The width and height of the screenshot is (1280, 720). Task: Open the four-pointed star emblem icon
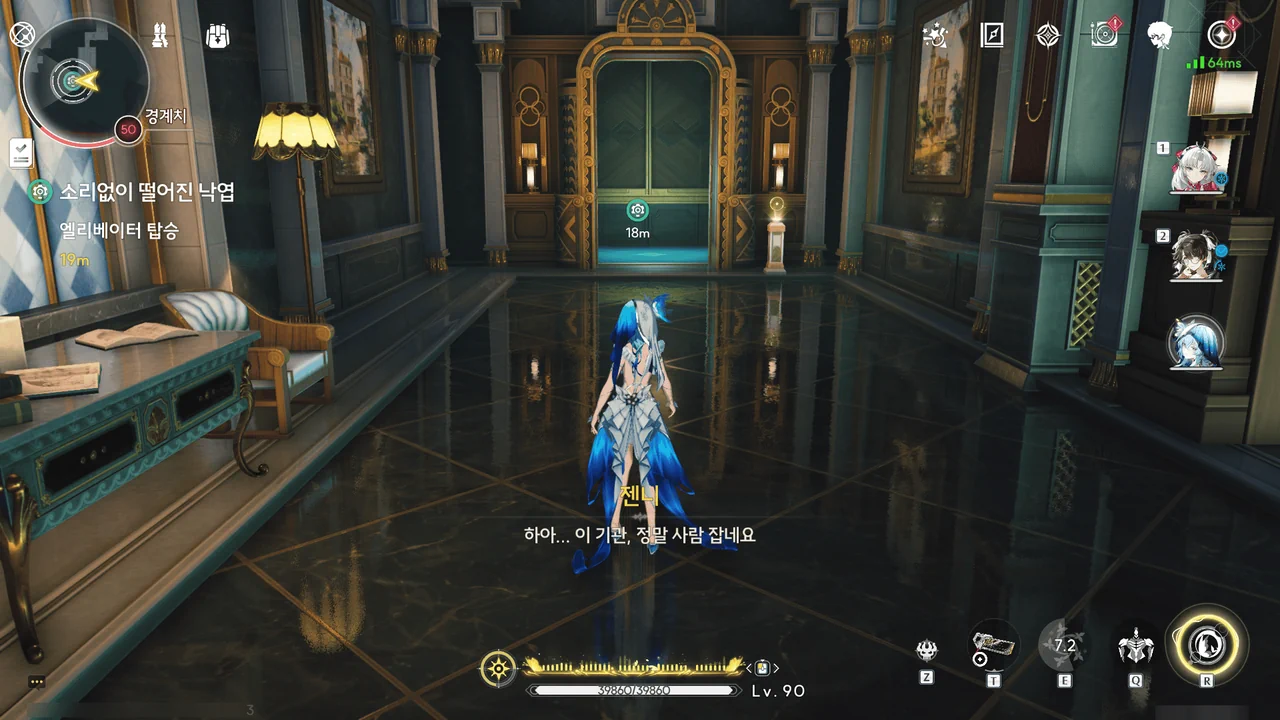[1047, 36]
